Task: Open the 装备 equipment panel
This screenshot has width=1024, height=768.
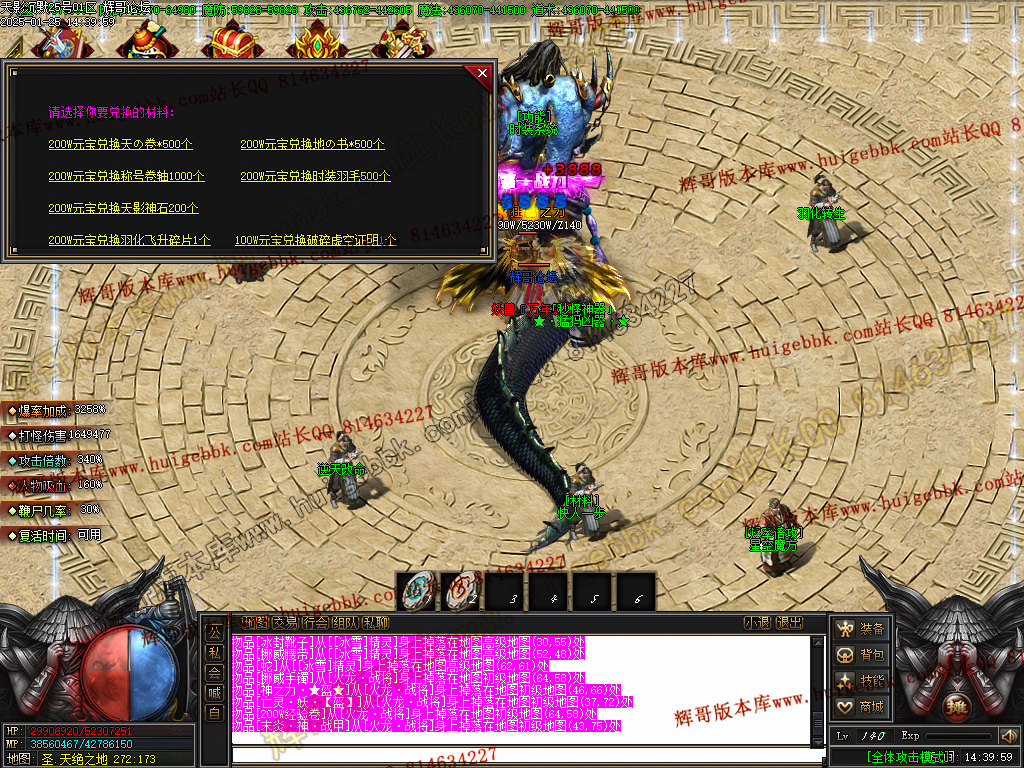Action: click(x=861, y=629)
